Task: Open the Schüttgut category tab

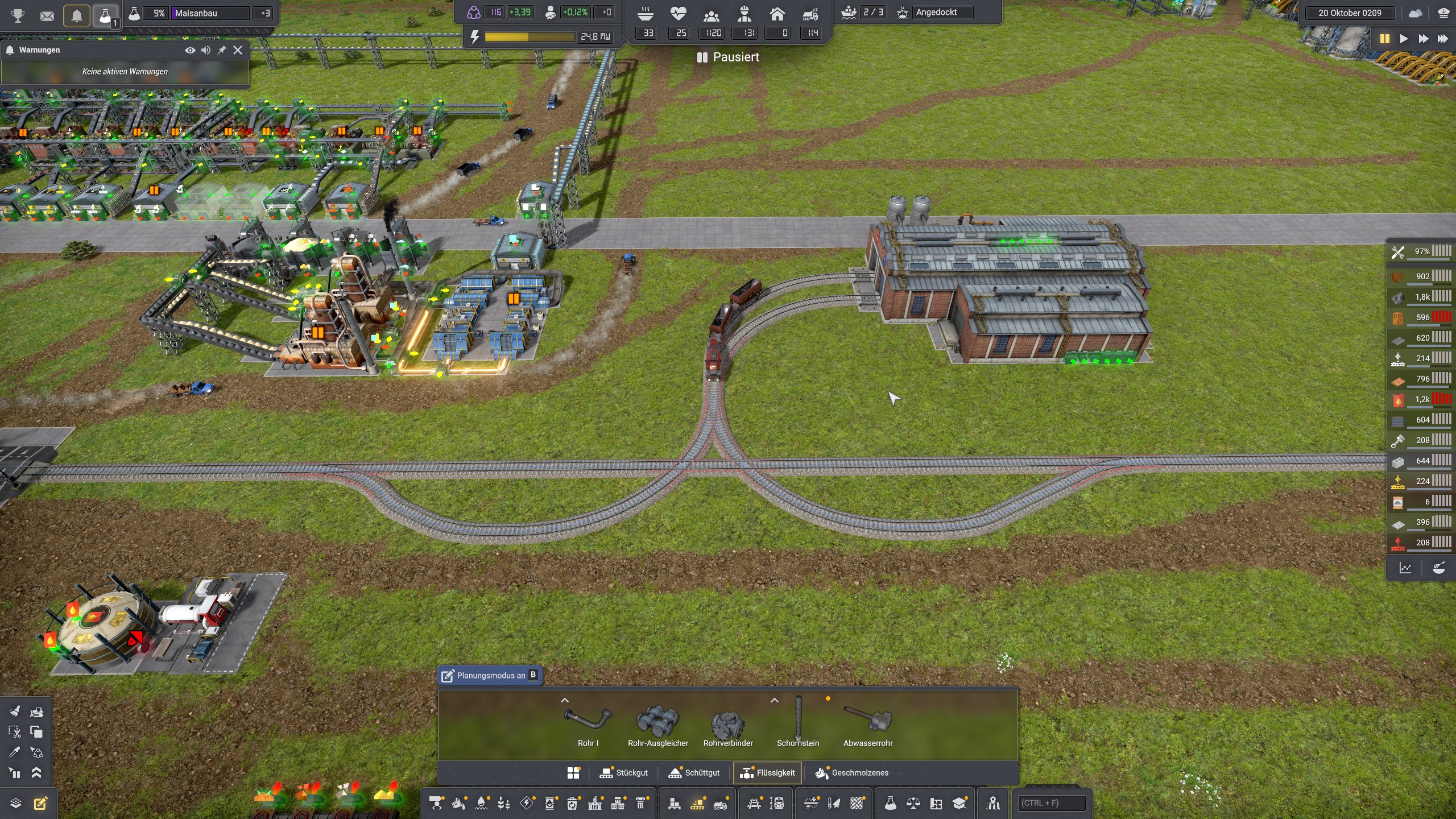Action: click(694, 772)
